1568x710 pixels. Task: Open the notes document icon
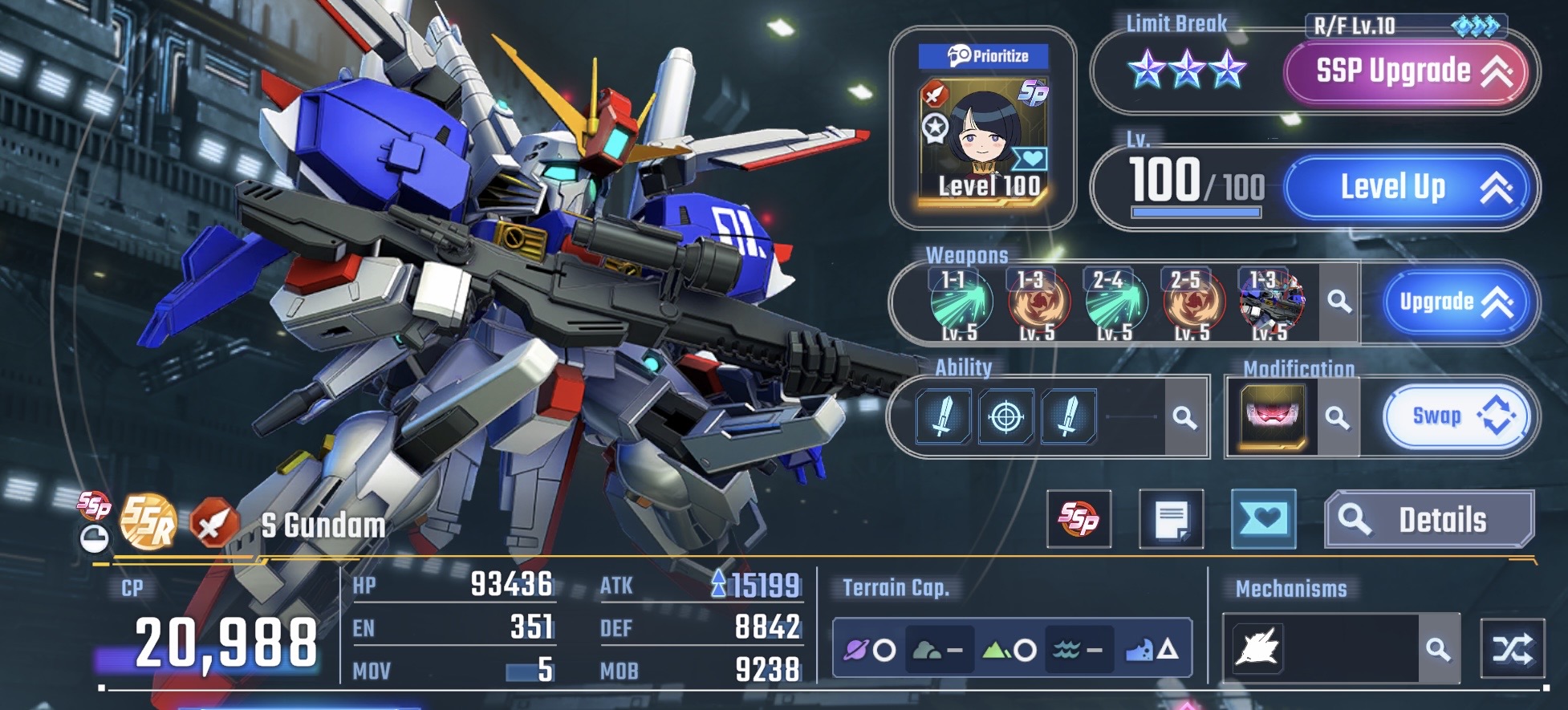pos(1171,519)
